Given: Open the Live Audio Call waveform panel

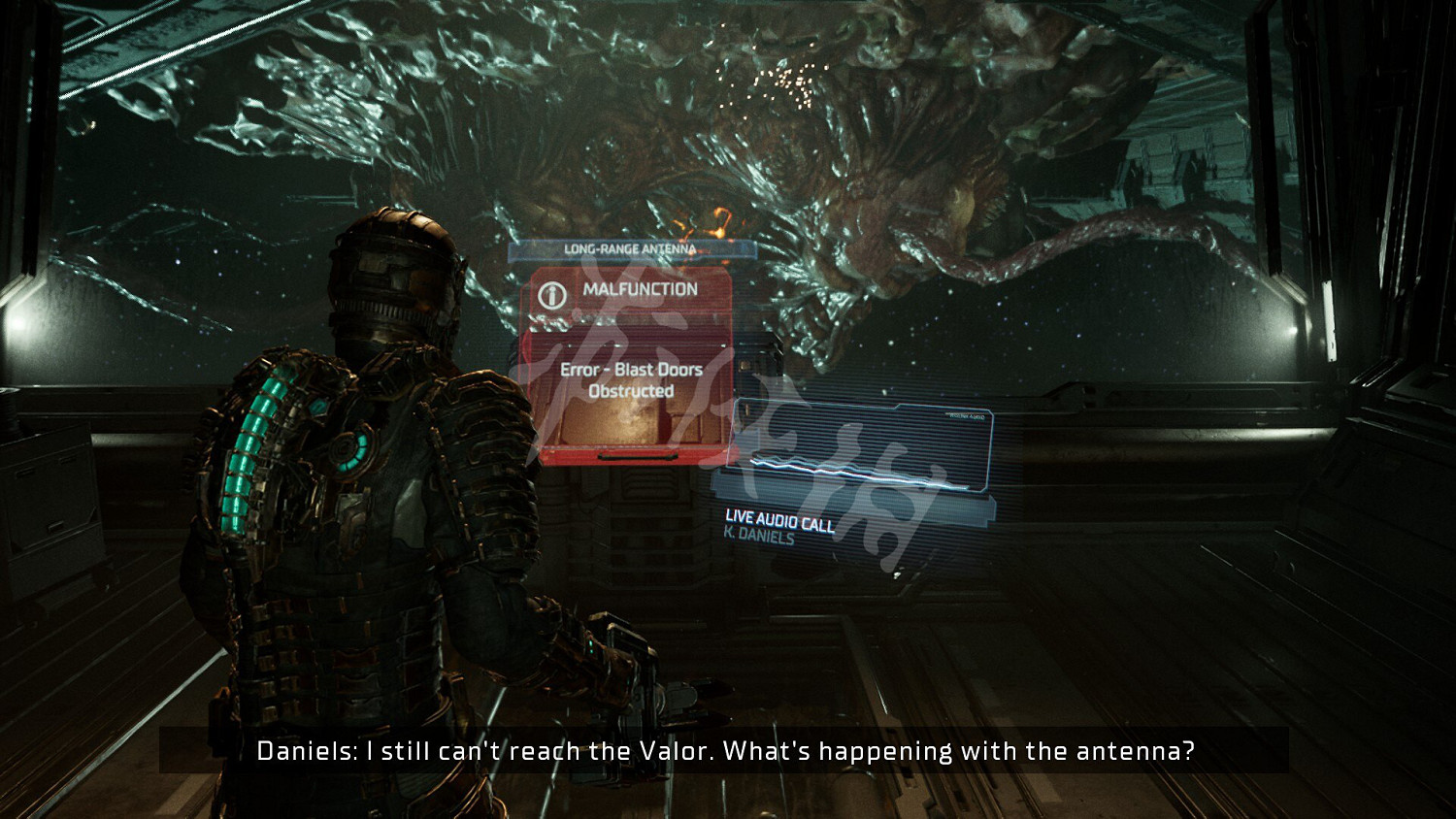Looking at the screenshot, I should pyautogui.click(x=859, y=451).
